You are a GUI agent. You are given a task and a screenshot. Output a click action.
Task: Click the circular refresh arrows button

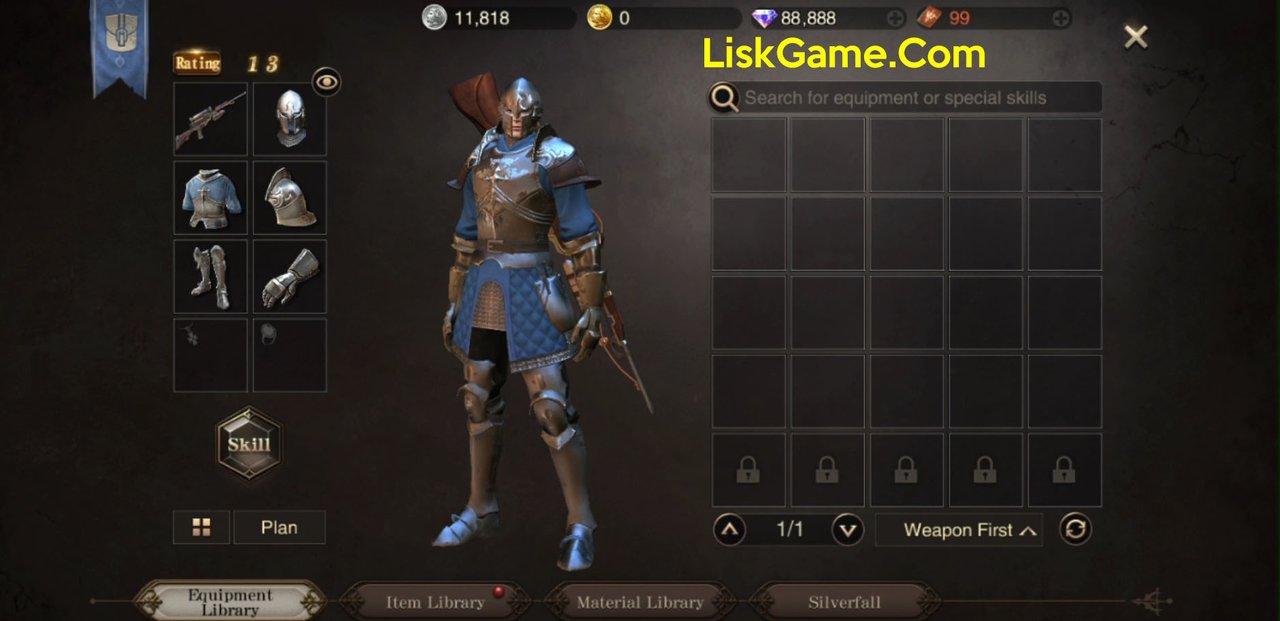coord(1075,529)
